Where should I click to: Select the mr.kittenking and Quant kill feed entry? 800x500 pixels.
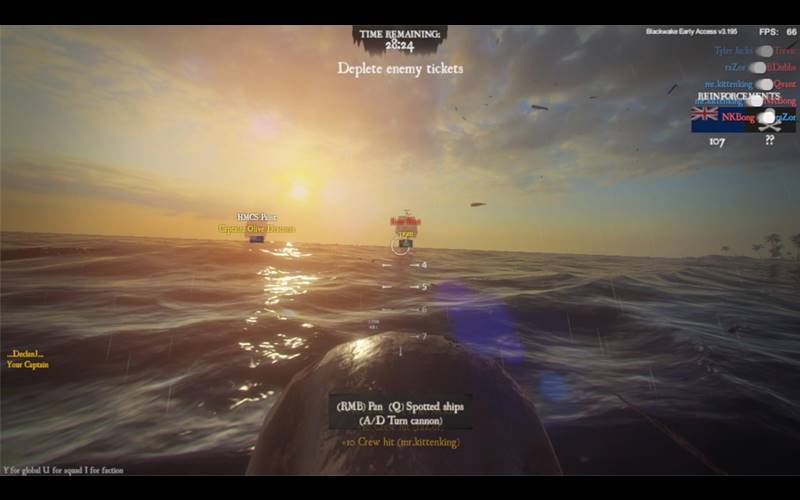[750, 84]
